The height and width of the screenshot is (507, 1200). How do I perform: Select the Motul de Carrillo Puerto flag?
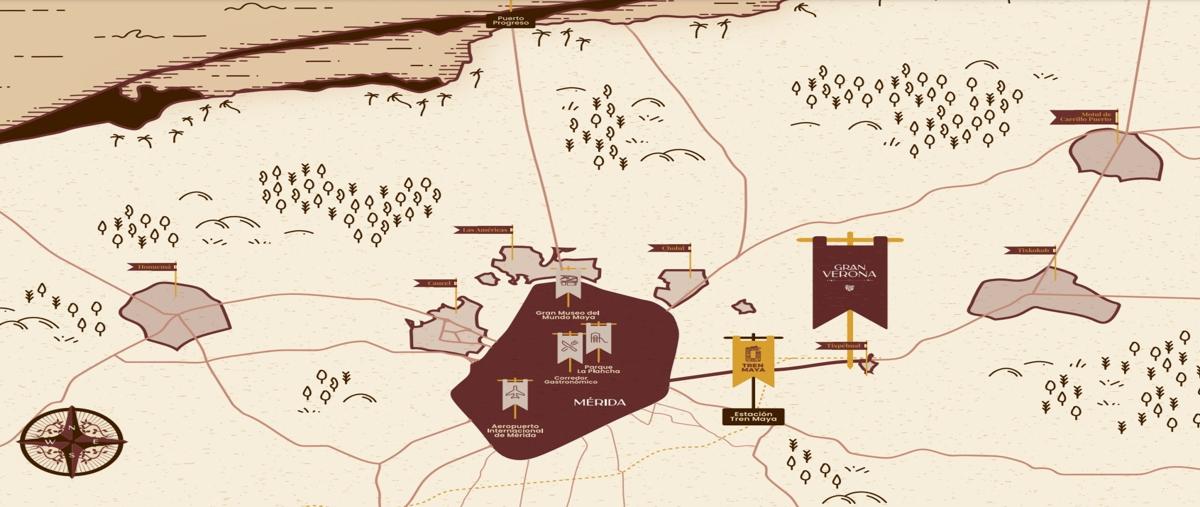1084,117
